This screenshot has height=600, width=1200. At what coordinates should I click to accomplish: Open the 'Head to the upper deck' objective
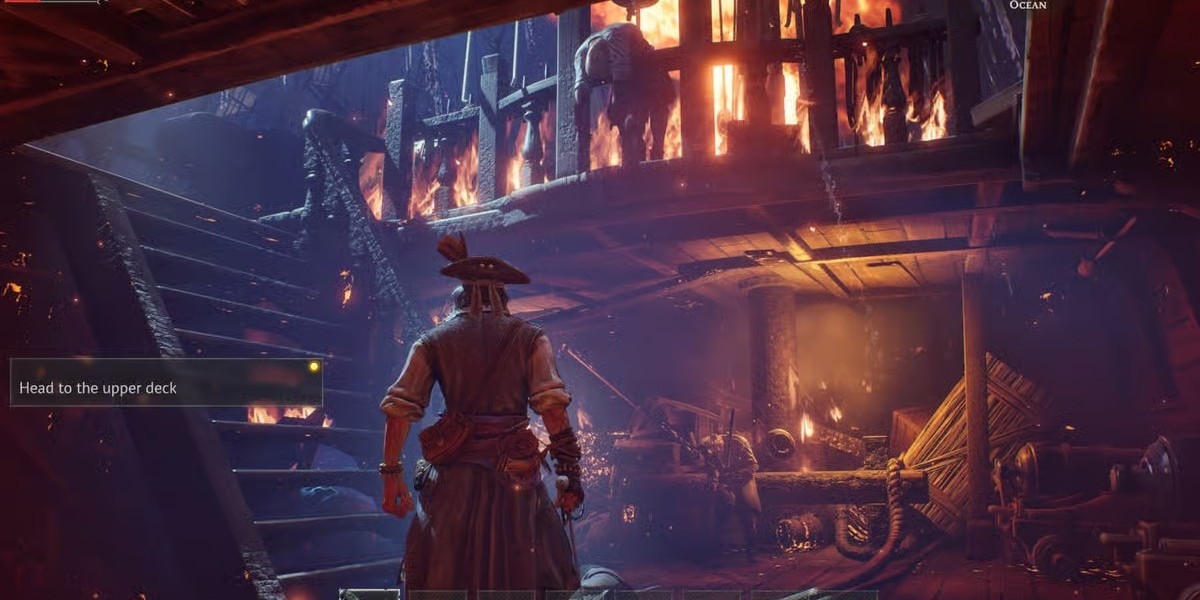pyautogui.click(x=98, y=388)
